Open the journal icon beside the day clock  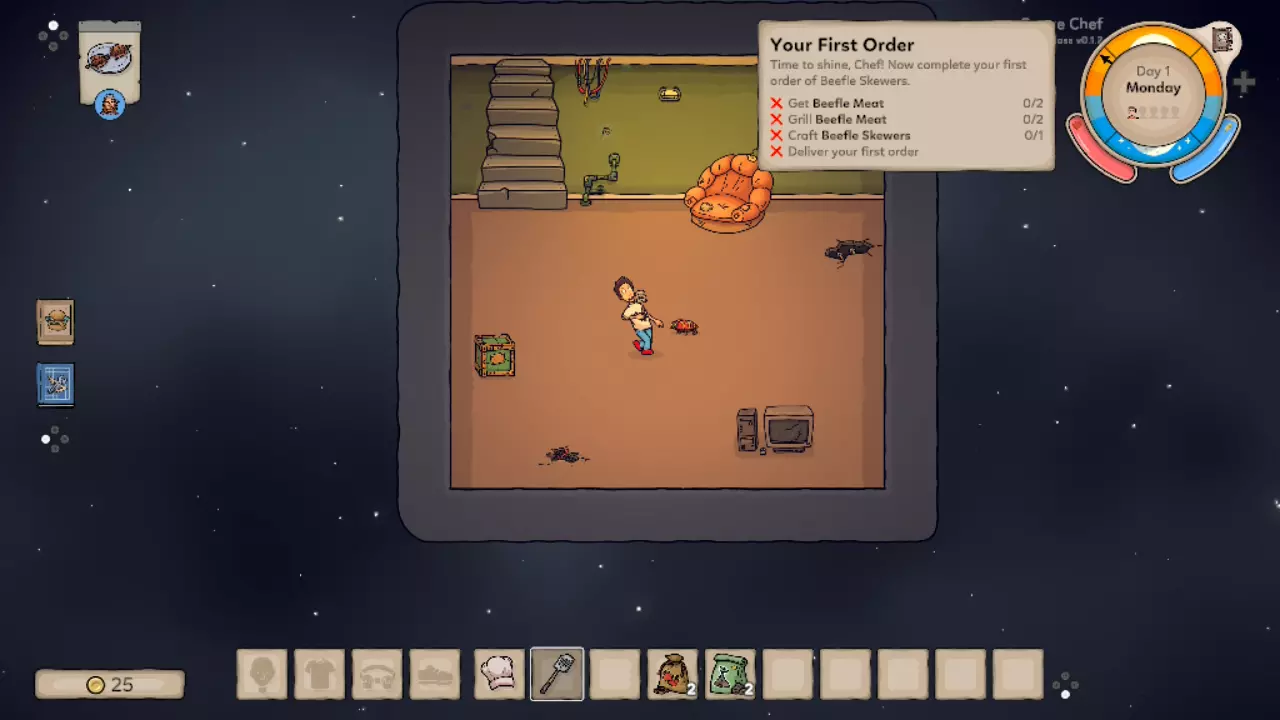point(1222,40)
